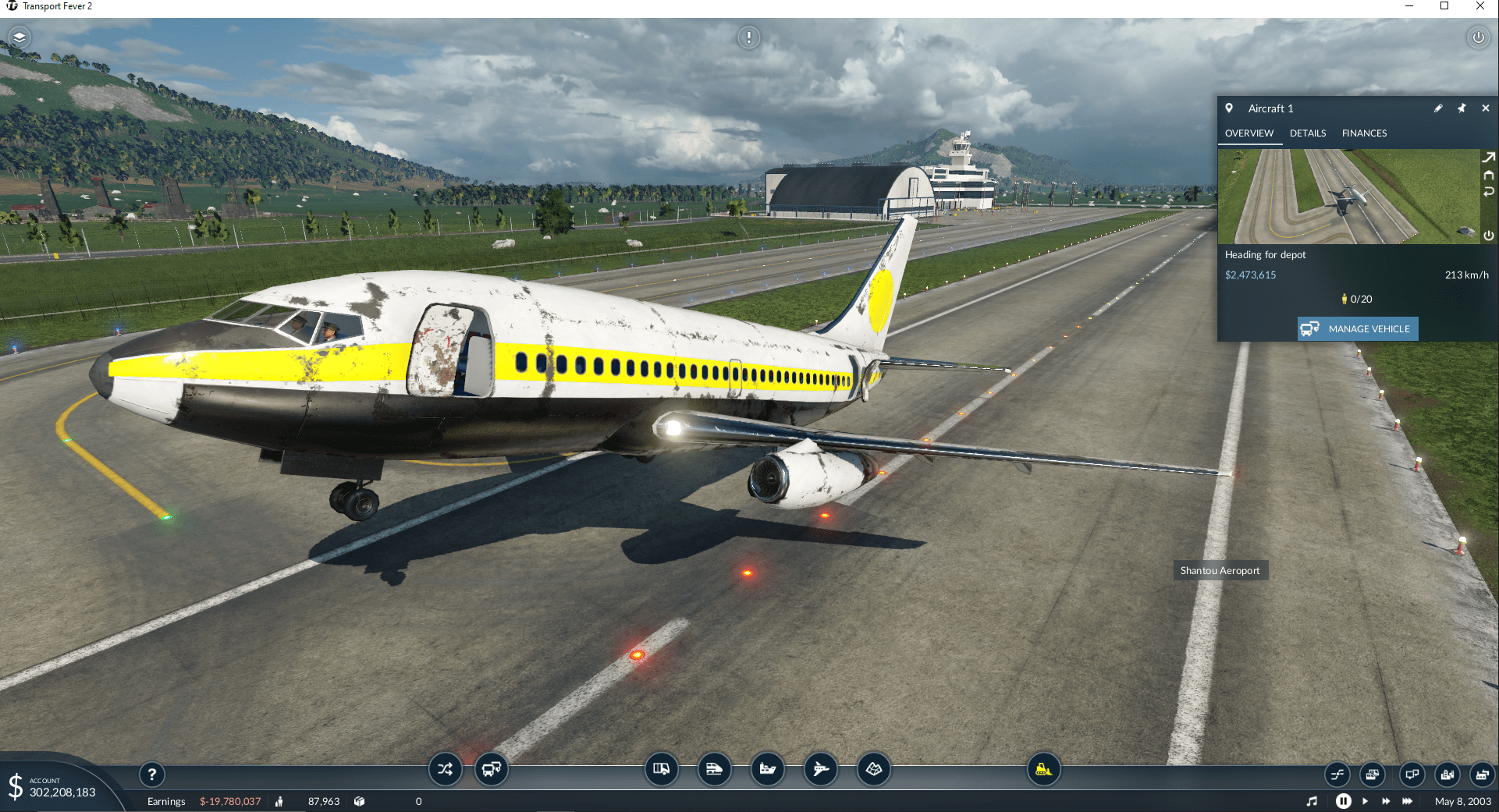Switch to the FINANCES tab
Viewport: 1499px width, 812px height.
pos(1364,133)
